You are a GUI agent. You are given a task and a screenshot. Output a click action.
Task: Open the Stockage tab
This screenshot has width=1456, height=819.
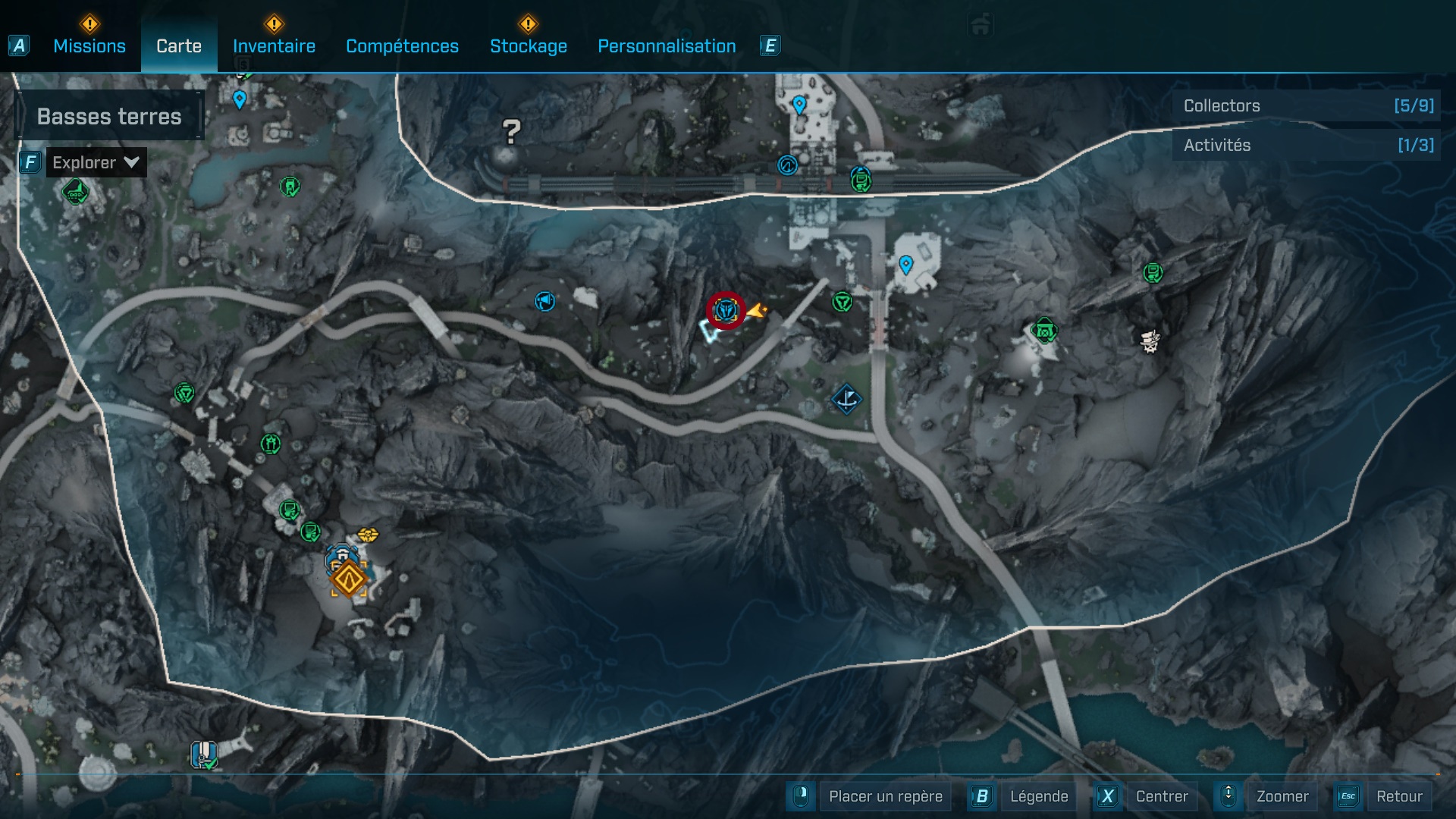click(x=528, y=46)
